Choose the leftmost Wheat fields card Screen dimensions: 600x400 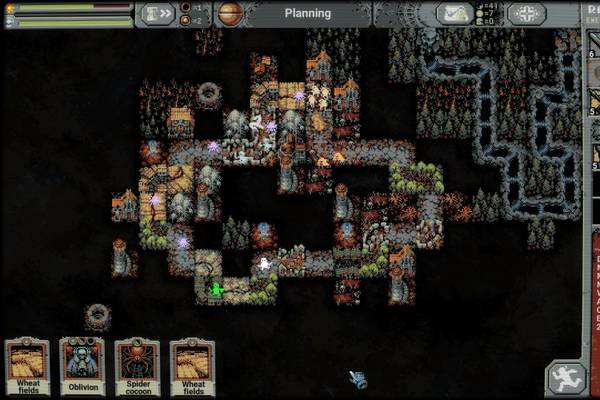[27, 365]
